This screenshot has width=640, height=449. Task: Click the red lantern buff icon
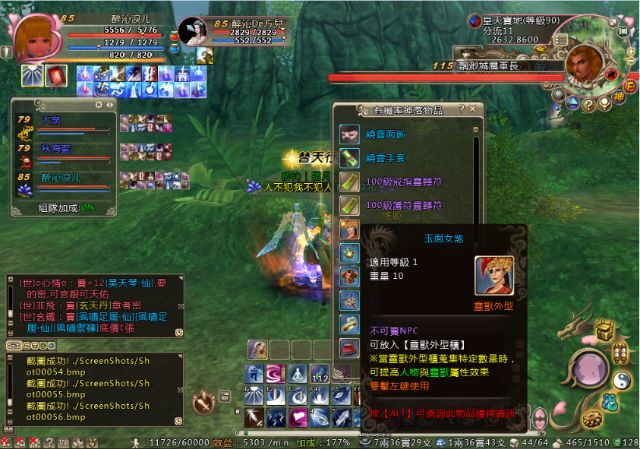pyautogui.click(x=58, y=74)
